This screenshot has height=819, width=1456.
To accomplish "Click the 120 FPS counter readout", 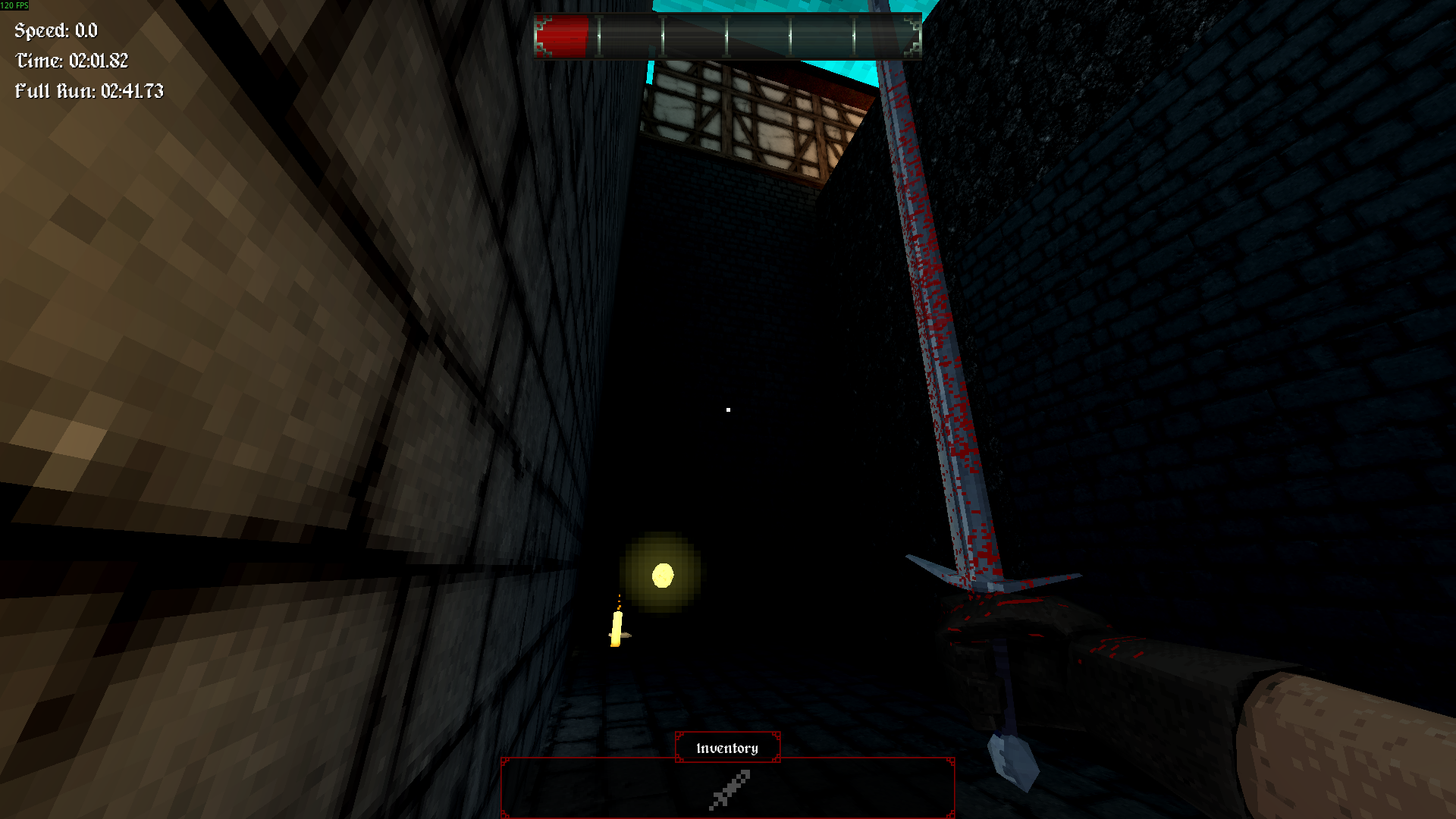I will click(15, 5).
